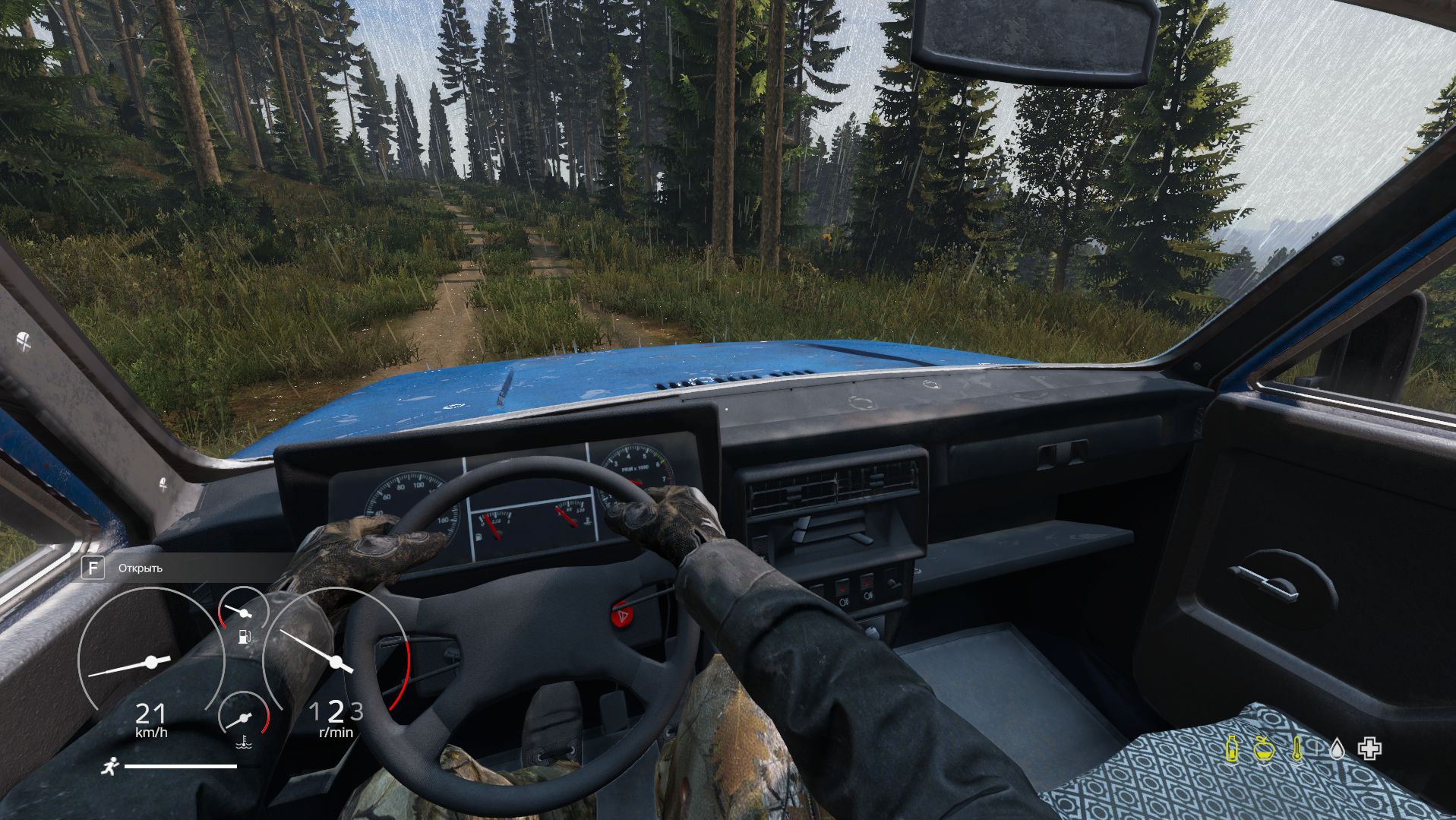
Task: Check the thermometer body temperature icon
Action: pos(1297,749)
